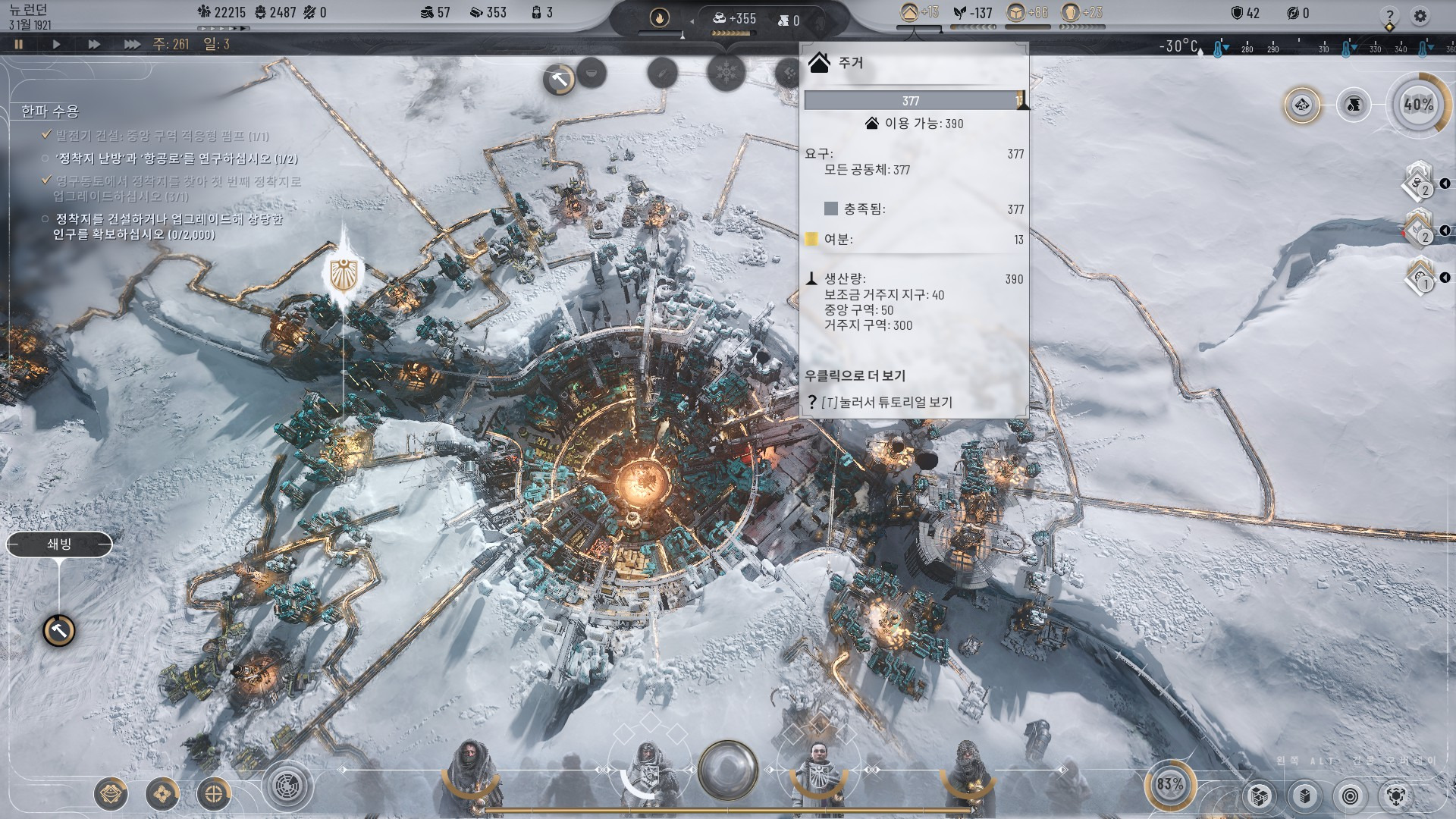Viewport: 1456px width, 819px height.
Task: Open the Frostland map at 40%
Action: [x=1418, y=105]
